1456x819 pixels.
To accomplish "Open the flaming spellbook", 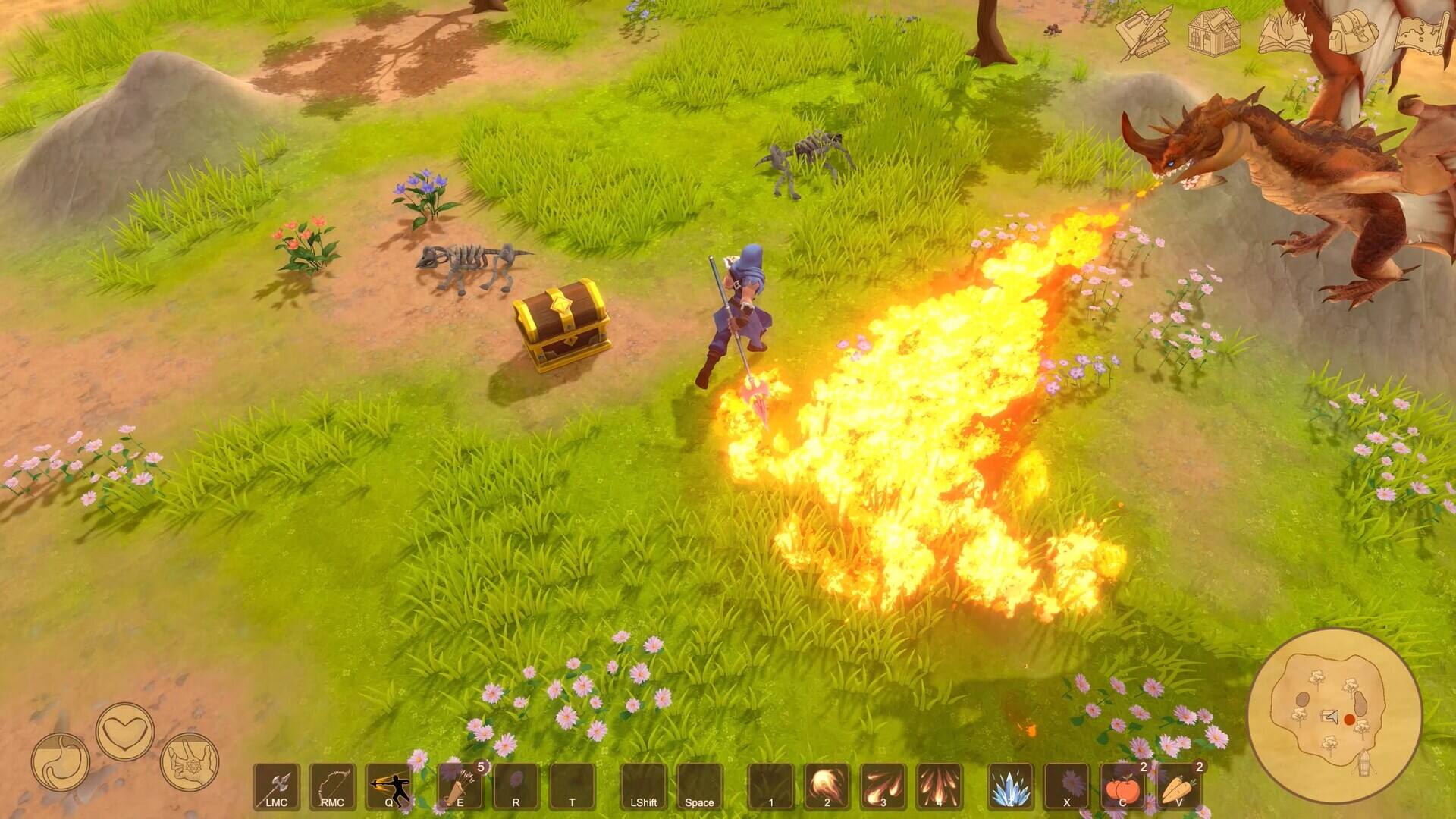I will point(1284,32).
